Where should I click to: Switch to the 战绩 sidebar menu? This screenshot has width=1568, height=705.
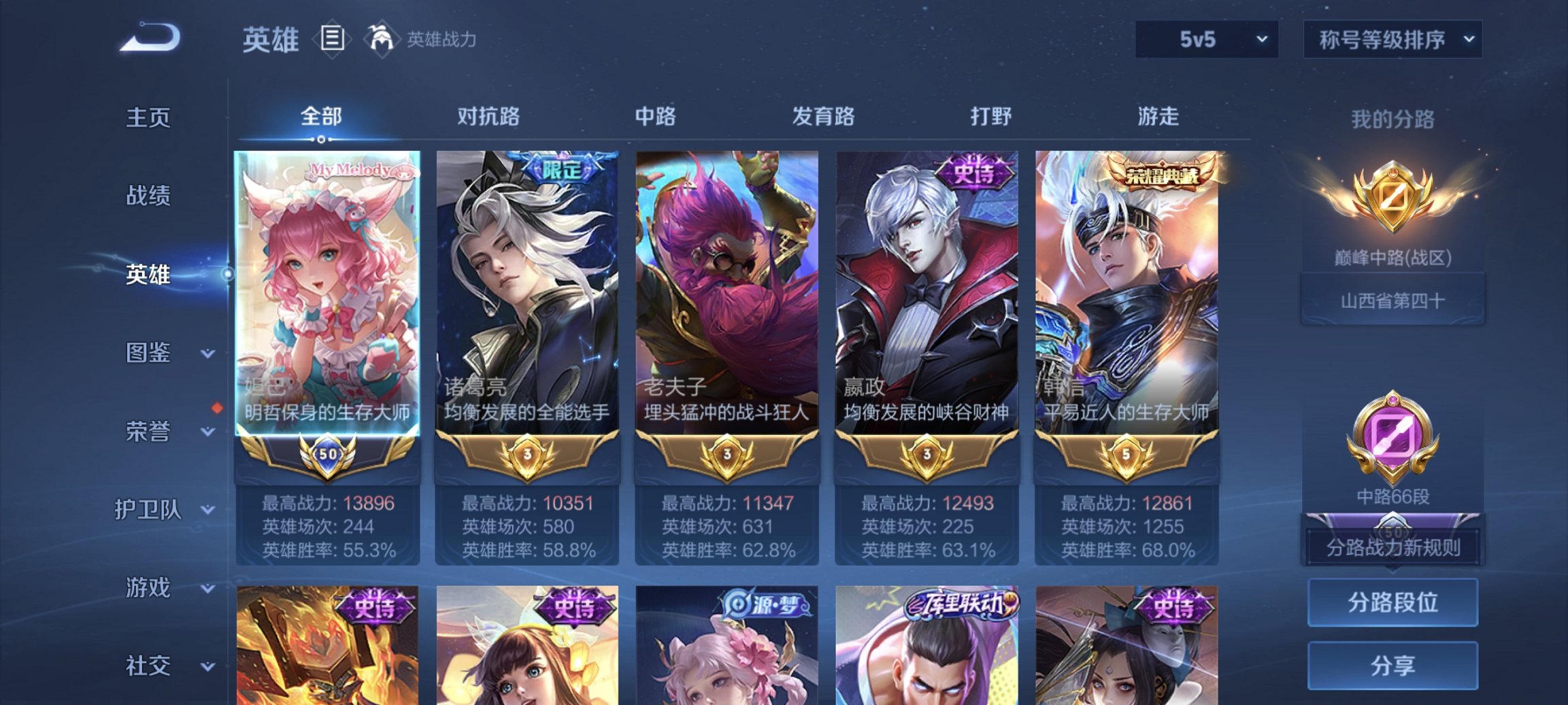point(150,195)
